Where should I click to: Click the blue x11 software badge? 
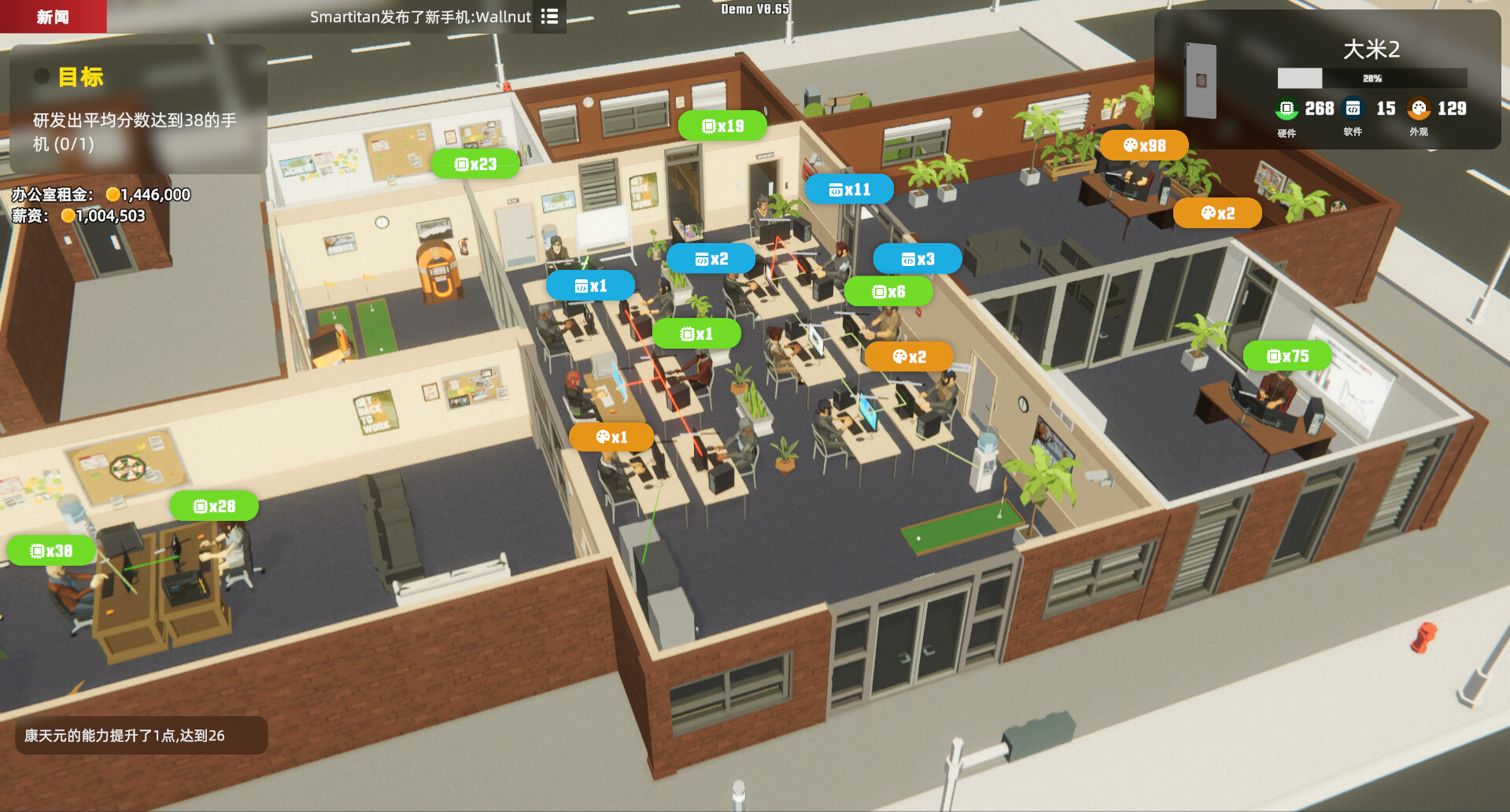(849, 189)
